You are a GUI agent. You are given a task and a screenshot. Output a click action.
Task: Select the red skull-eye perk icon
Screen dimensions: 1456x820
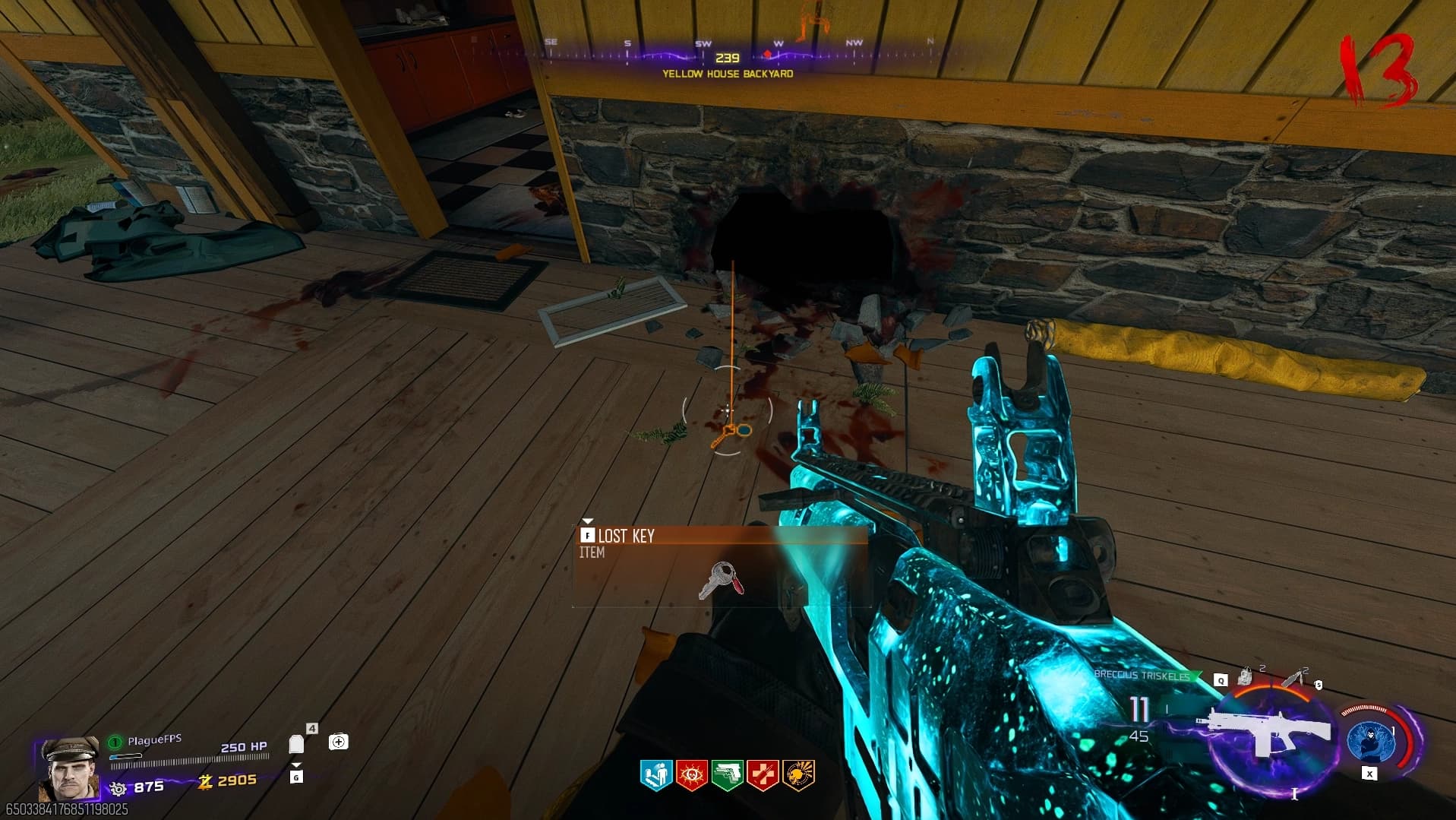[x=691, y=774]
